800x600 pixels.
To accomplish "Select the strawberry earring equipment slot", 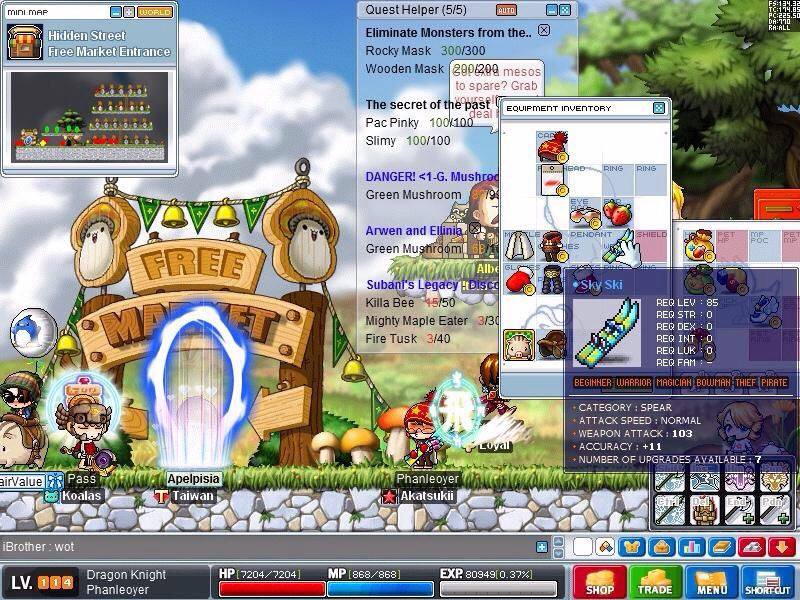I will (x=618, y=213).
